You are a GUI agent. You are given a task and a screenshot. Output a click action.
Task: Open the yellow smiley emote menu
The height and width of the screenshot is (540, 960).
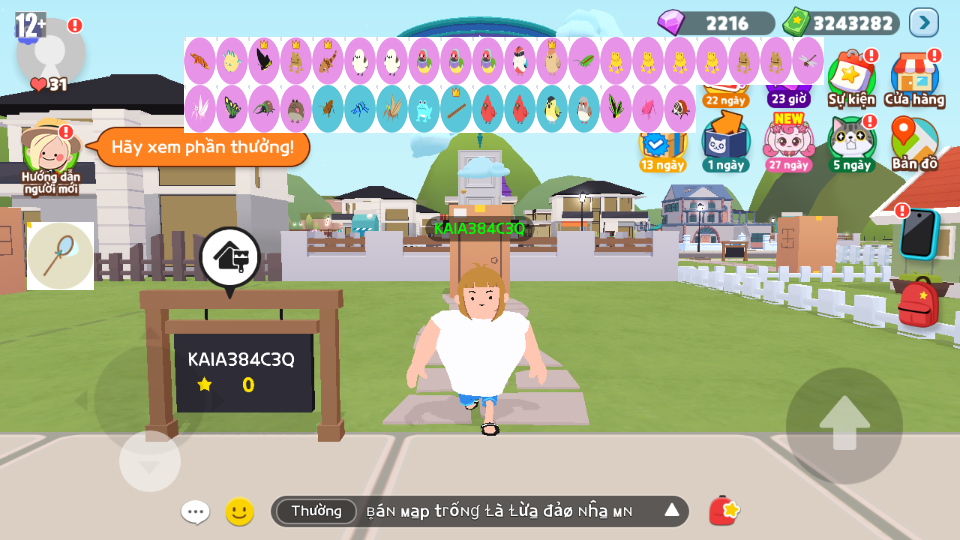(239, 512)
